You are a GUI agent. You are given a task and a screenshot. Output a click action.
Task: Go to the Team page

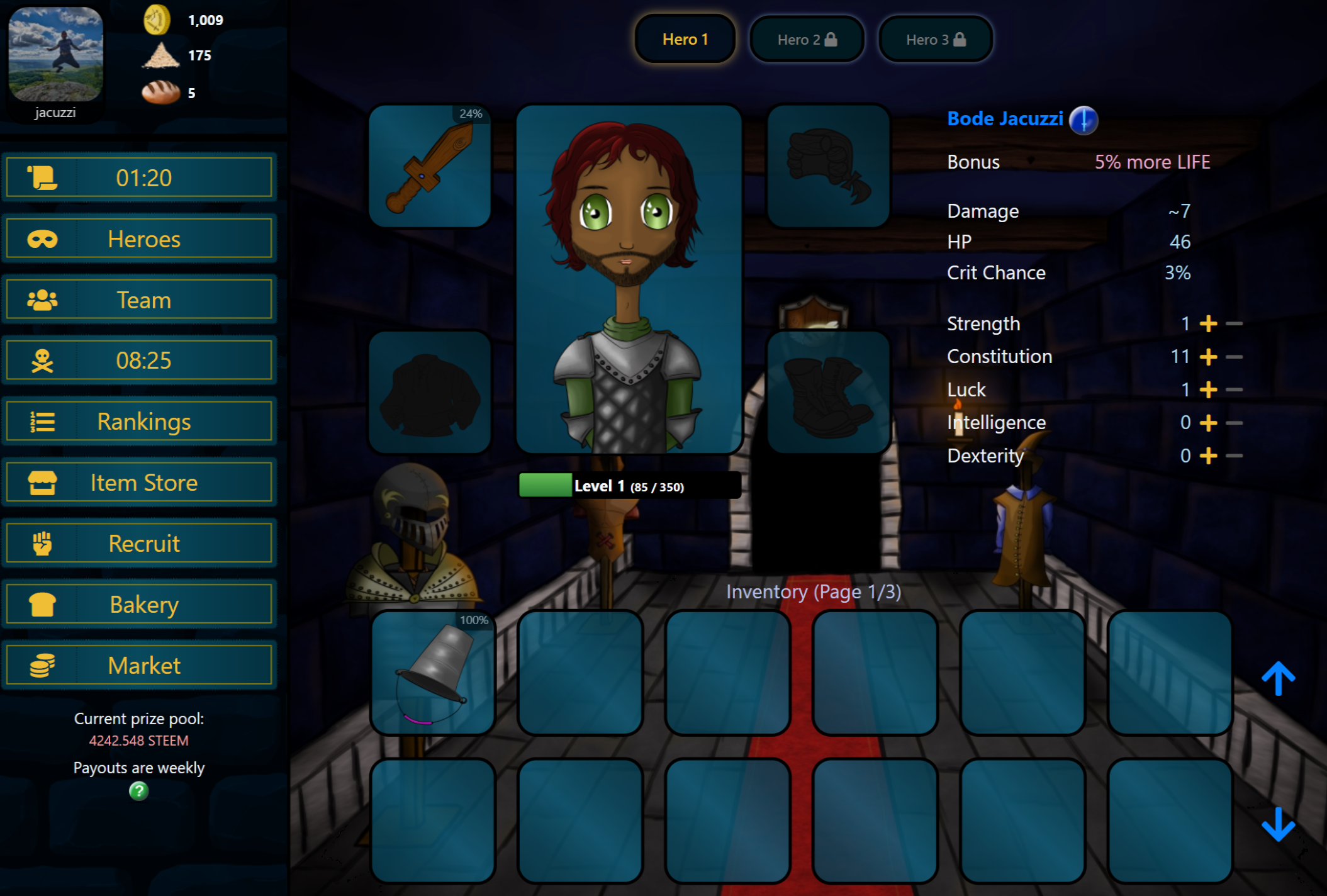point(139,300)
